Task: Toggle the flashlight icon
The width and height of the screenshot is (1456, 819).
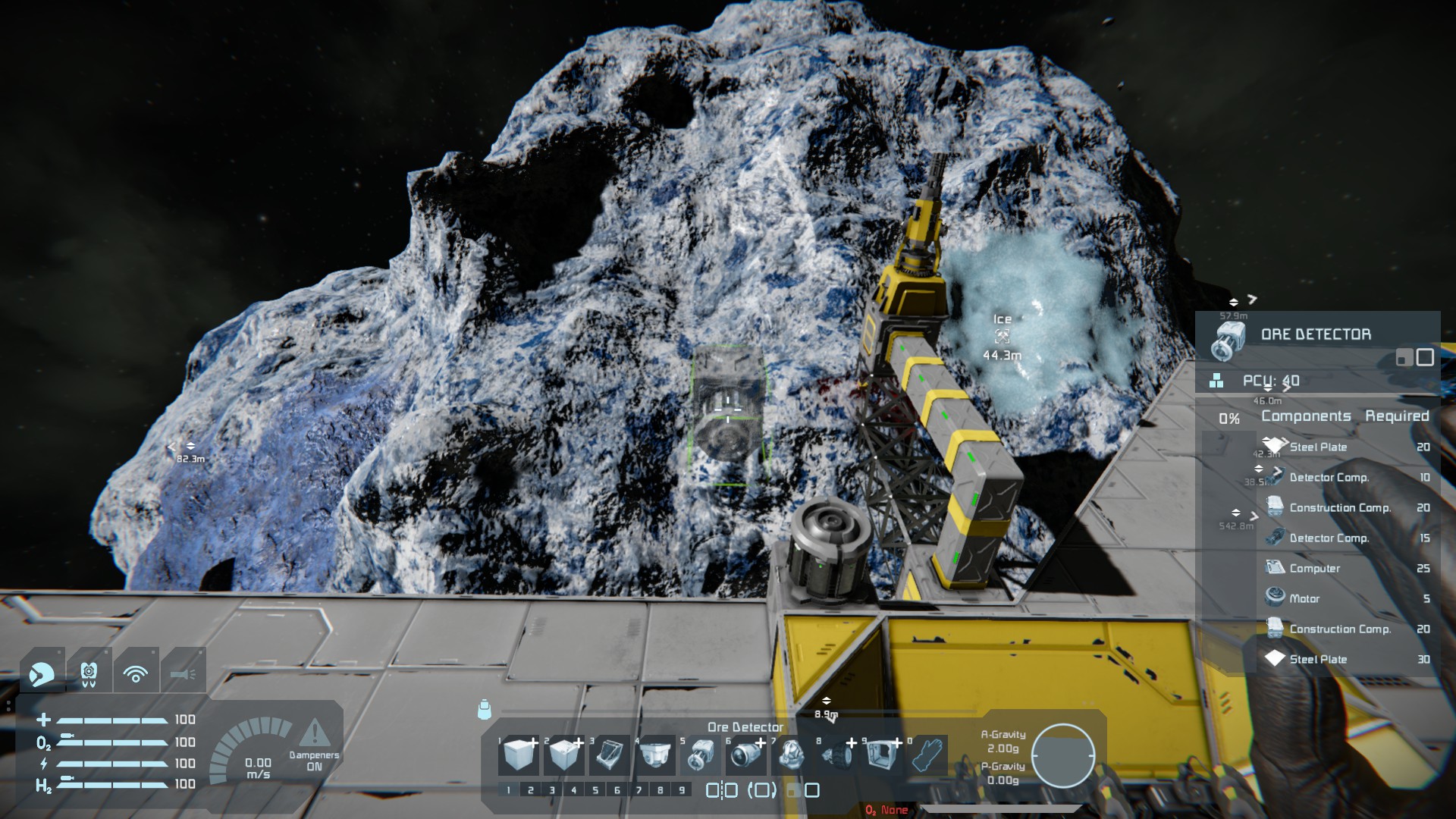Action: (x=183, y=672)
